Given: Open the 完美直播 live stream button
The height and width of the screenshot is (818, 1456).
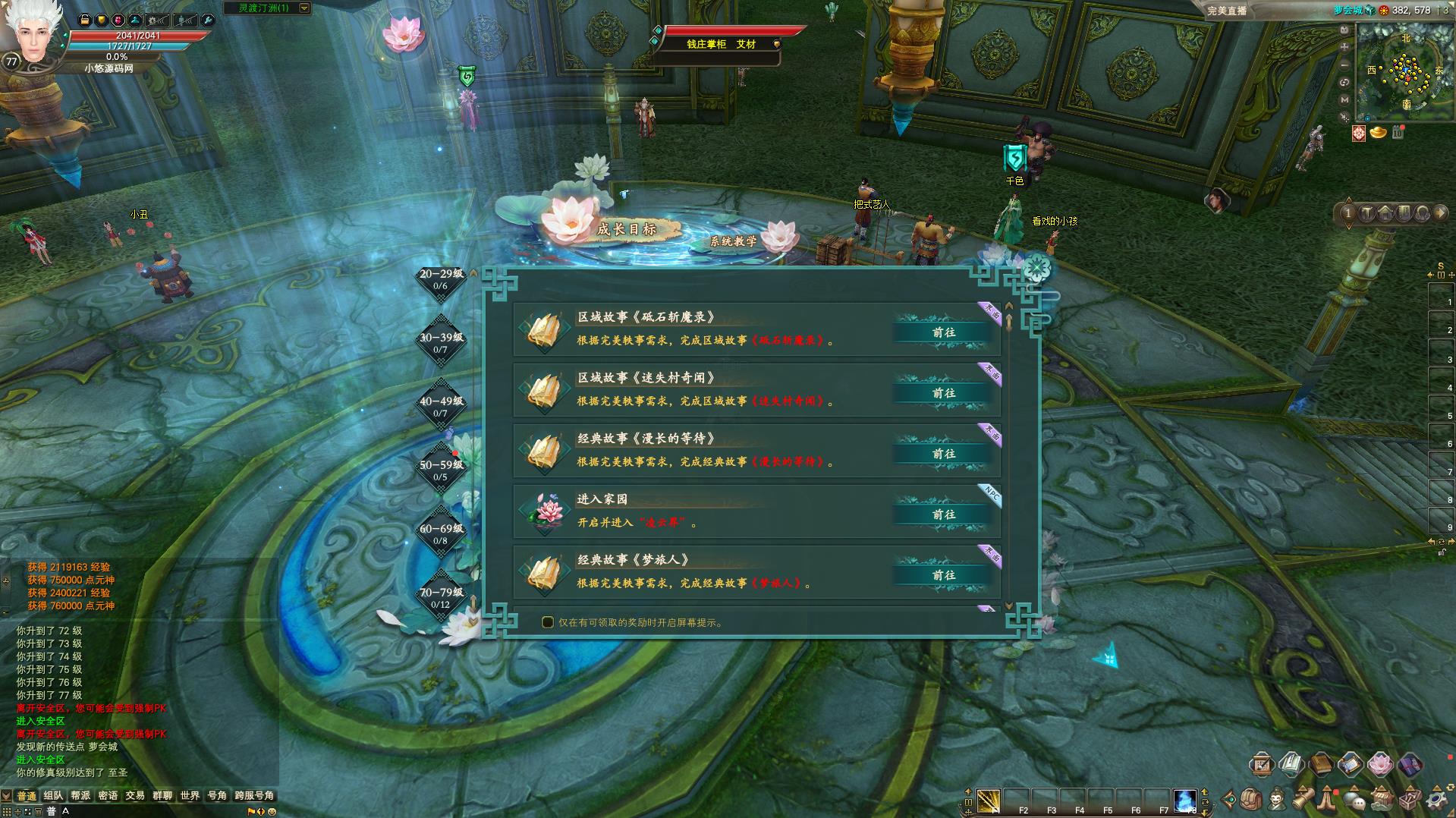Looking at the screenshot, I should coord(1228,11).
